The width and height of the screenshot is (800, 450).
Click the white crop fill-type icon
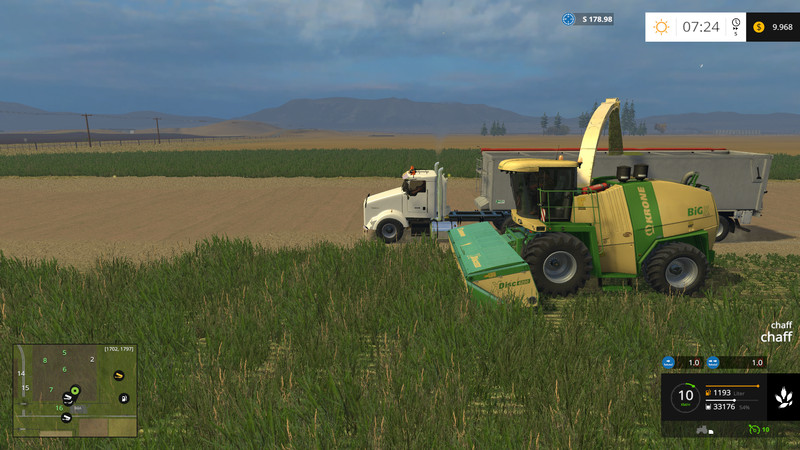pyautogui.click(x=783, y=397)
